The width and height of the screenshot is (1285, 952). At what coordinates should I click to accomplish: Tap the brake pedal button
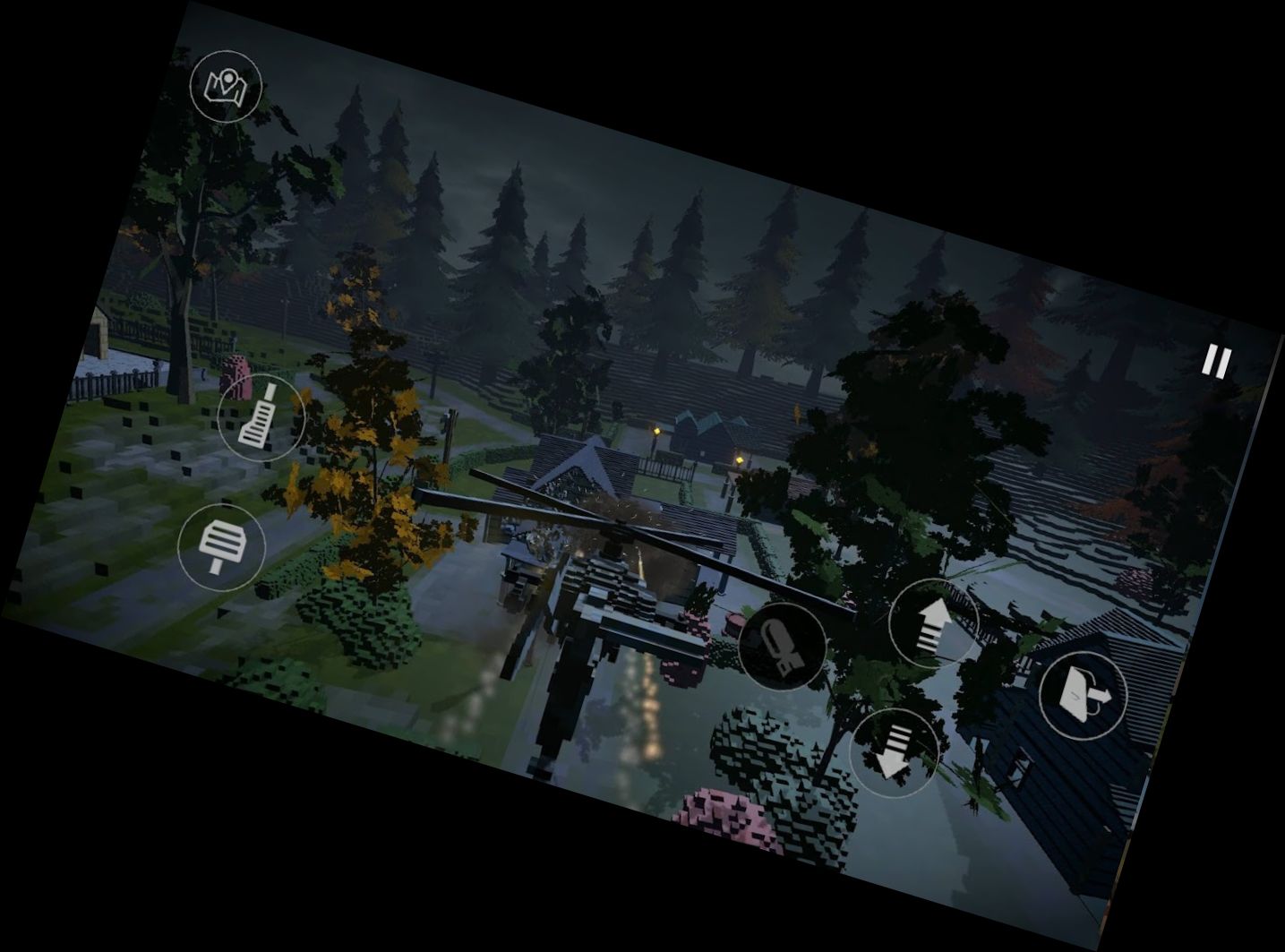coord(221,546)
